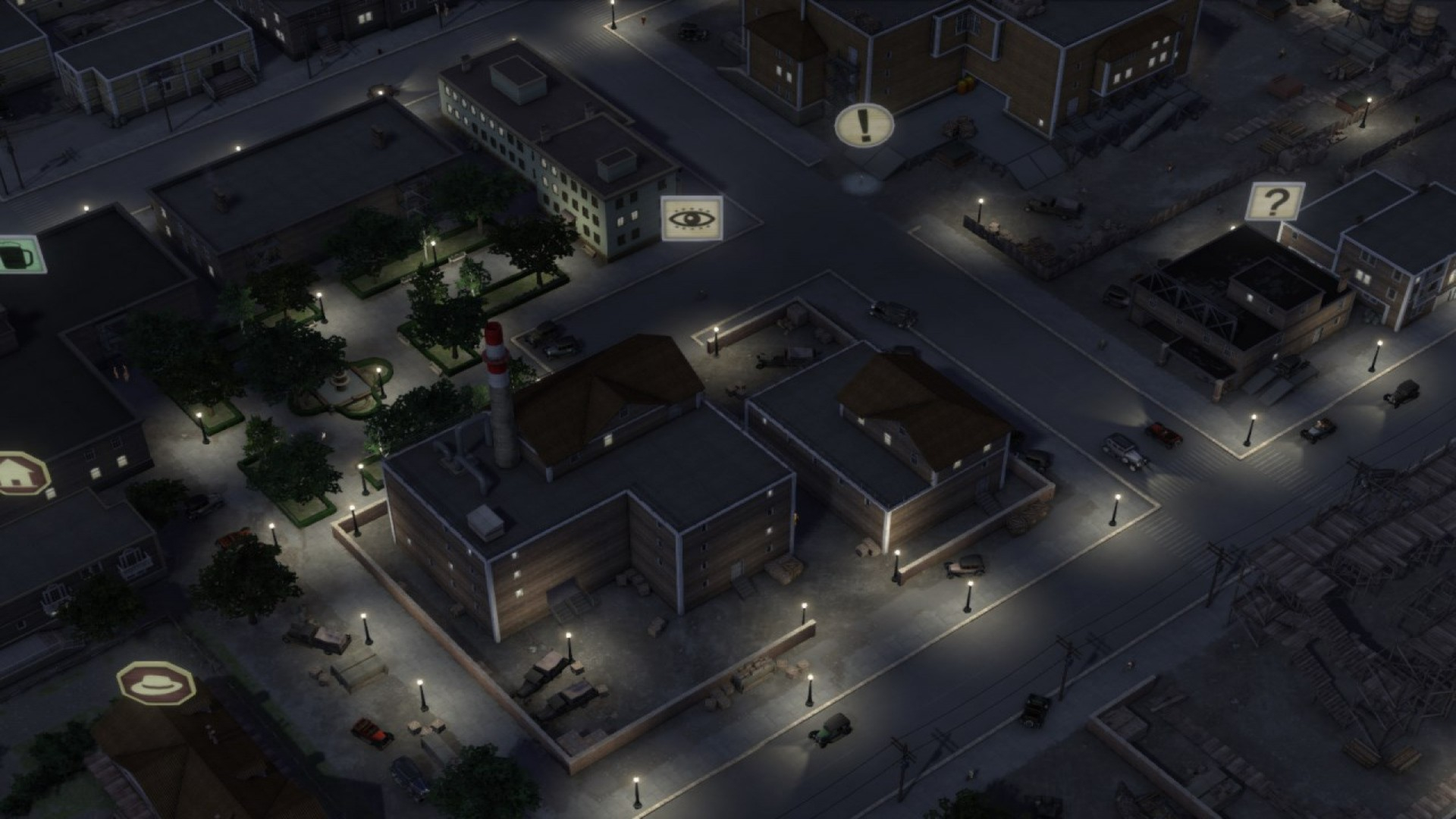This screenshot has height=819, width=1456.
Task: Click the exclamation mark mission marker
Action: click(864, 125)
